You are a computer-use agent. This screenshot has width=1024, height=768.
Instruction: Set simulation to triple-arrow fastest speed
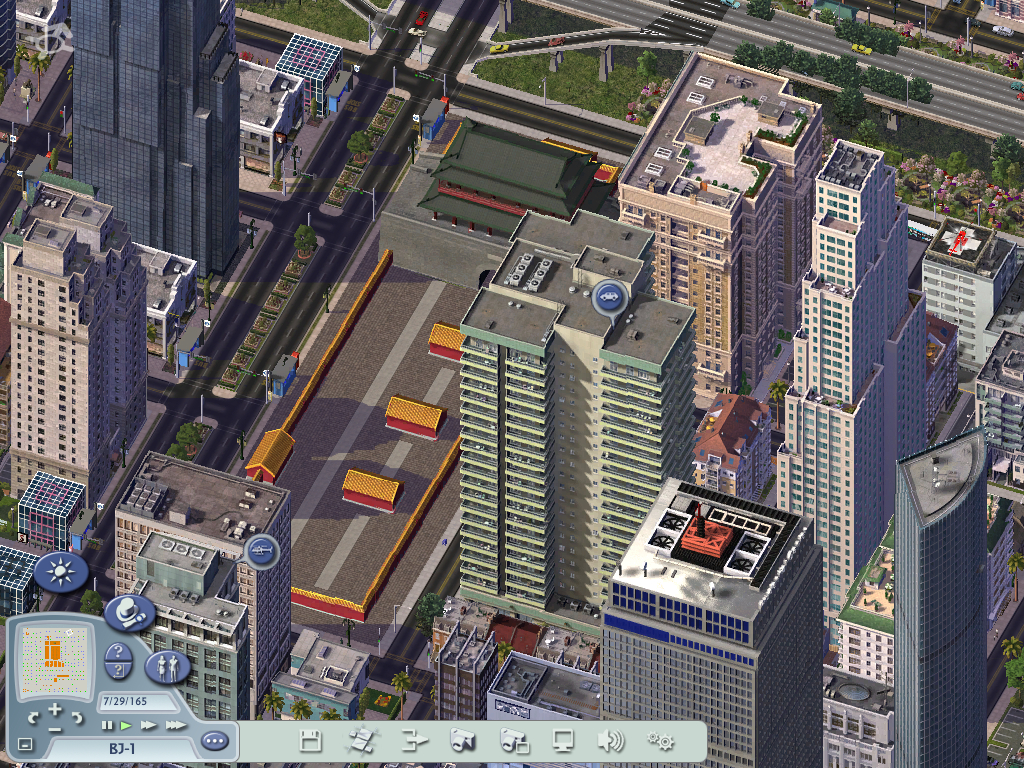[176, 725]
